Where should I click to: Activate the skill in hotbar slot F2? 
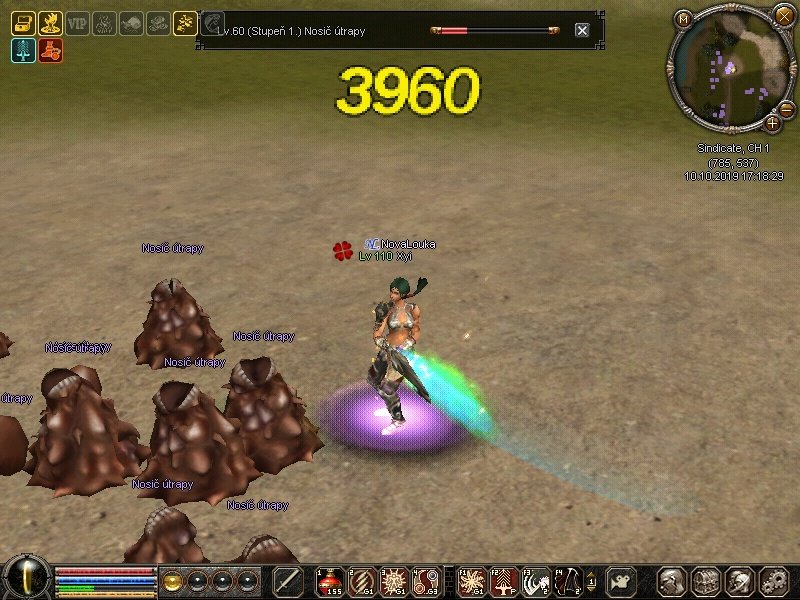(x=504, y=581)
